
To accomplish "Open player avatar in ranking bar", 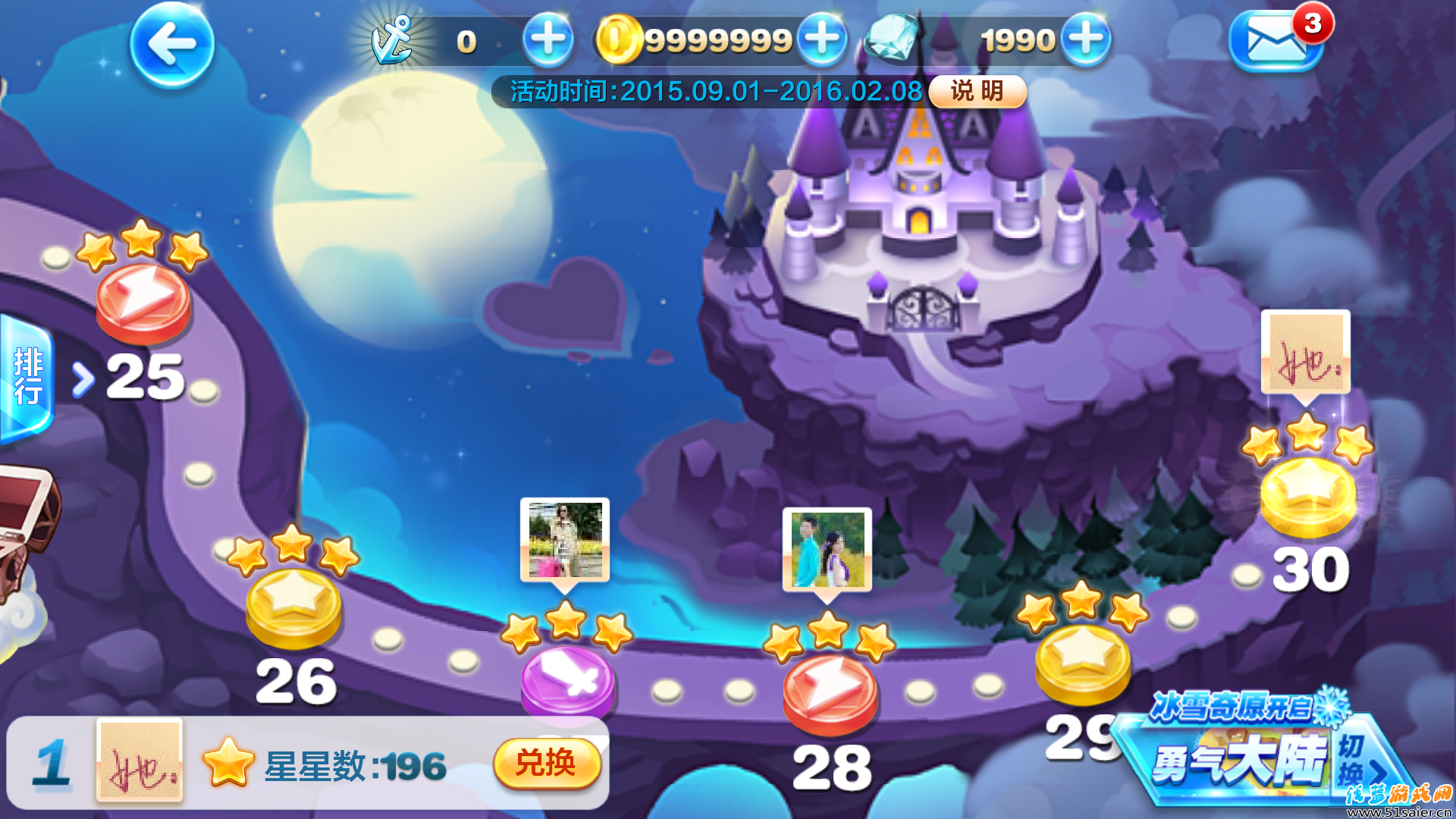I will click(x=140, y=760).
